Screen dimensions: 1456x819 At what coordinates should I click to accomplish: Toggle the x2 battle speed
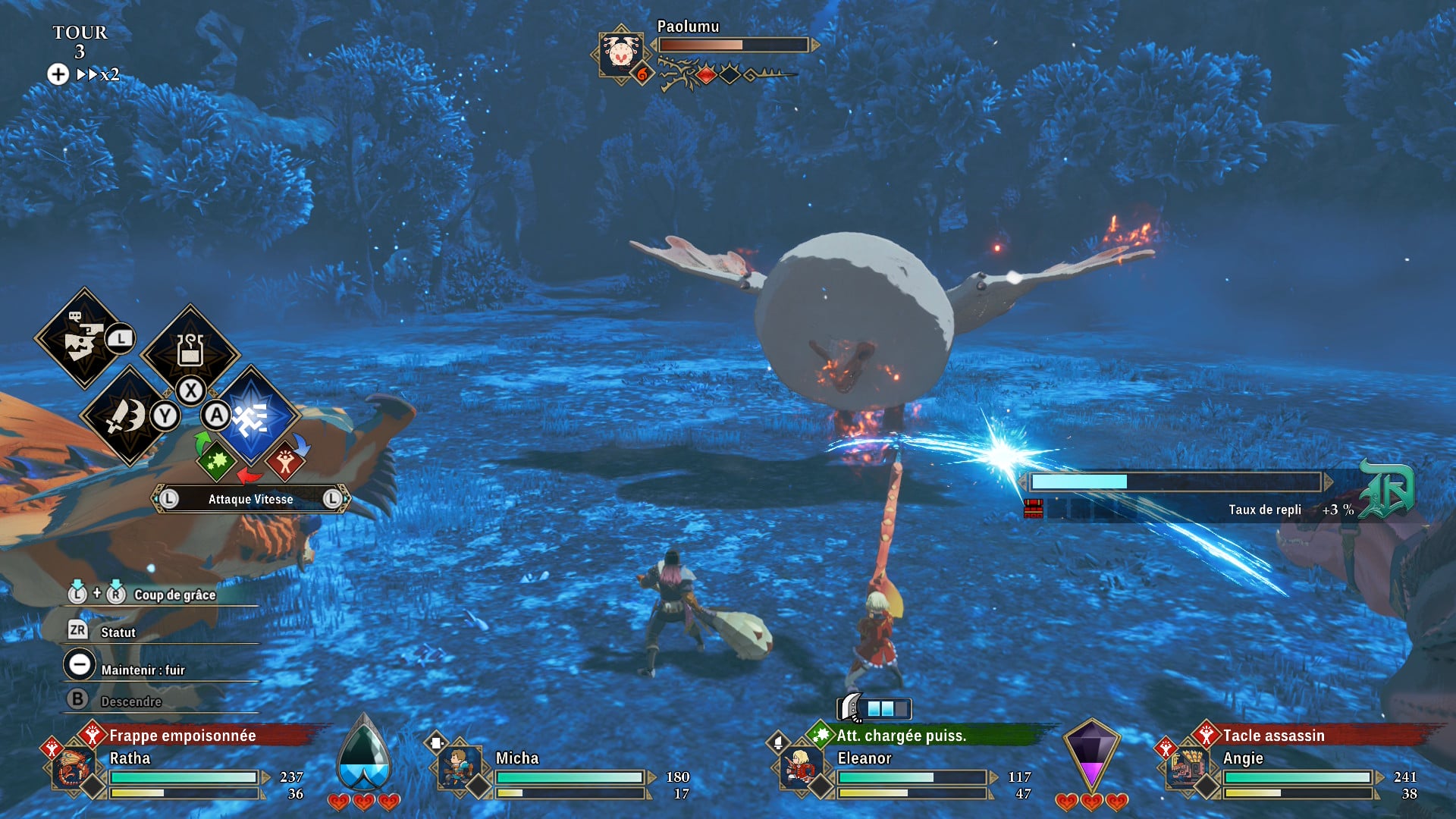point(98,74)
